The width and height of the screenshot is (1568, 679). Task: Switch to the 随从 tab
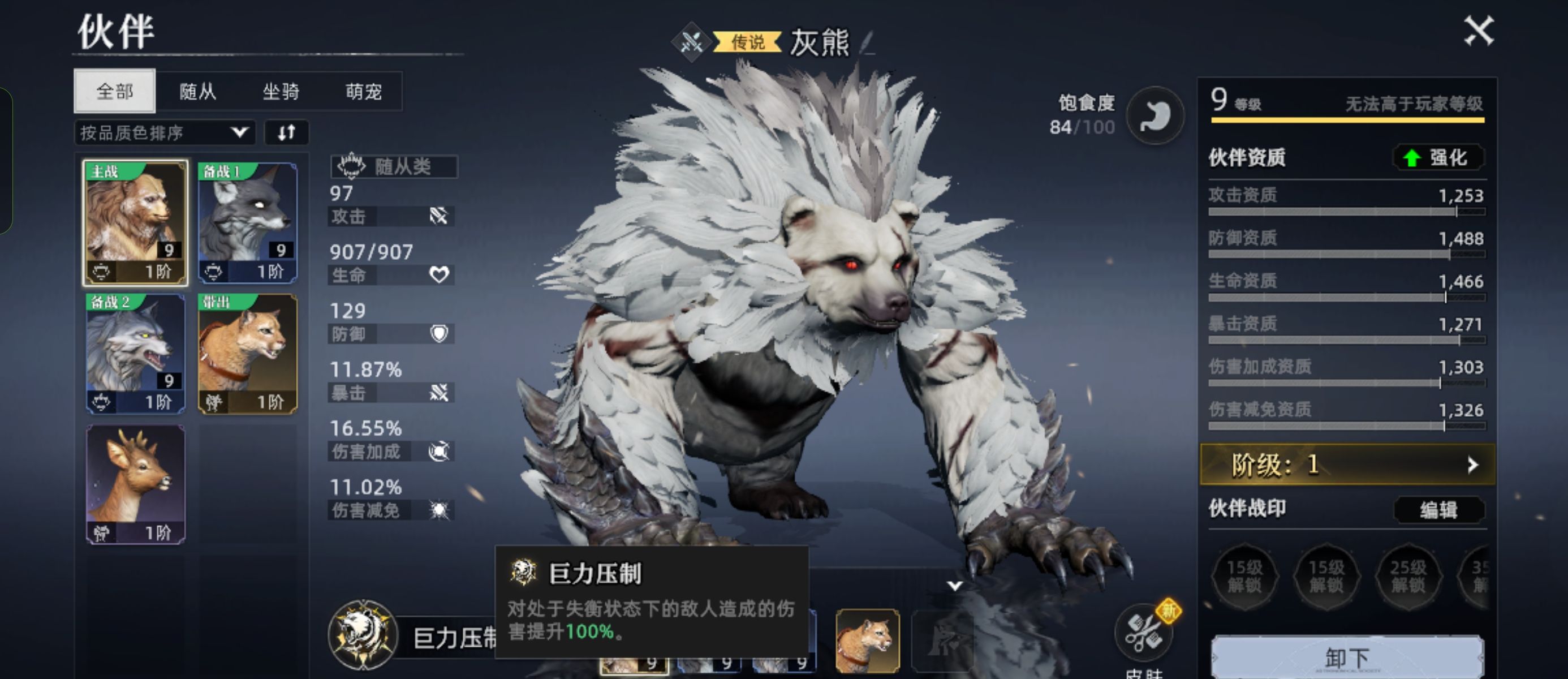tap(197, 91)
